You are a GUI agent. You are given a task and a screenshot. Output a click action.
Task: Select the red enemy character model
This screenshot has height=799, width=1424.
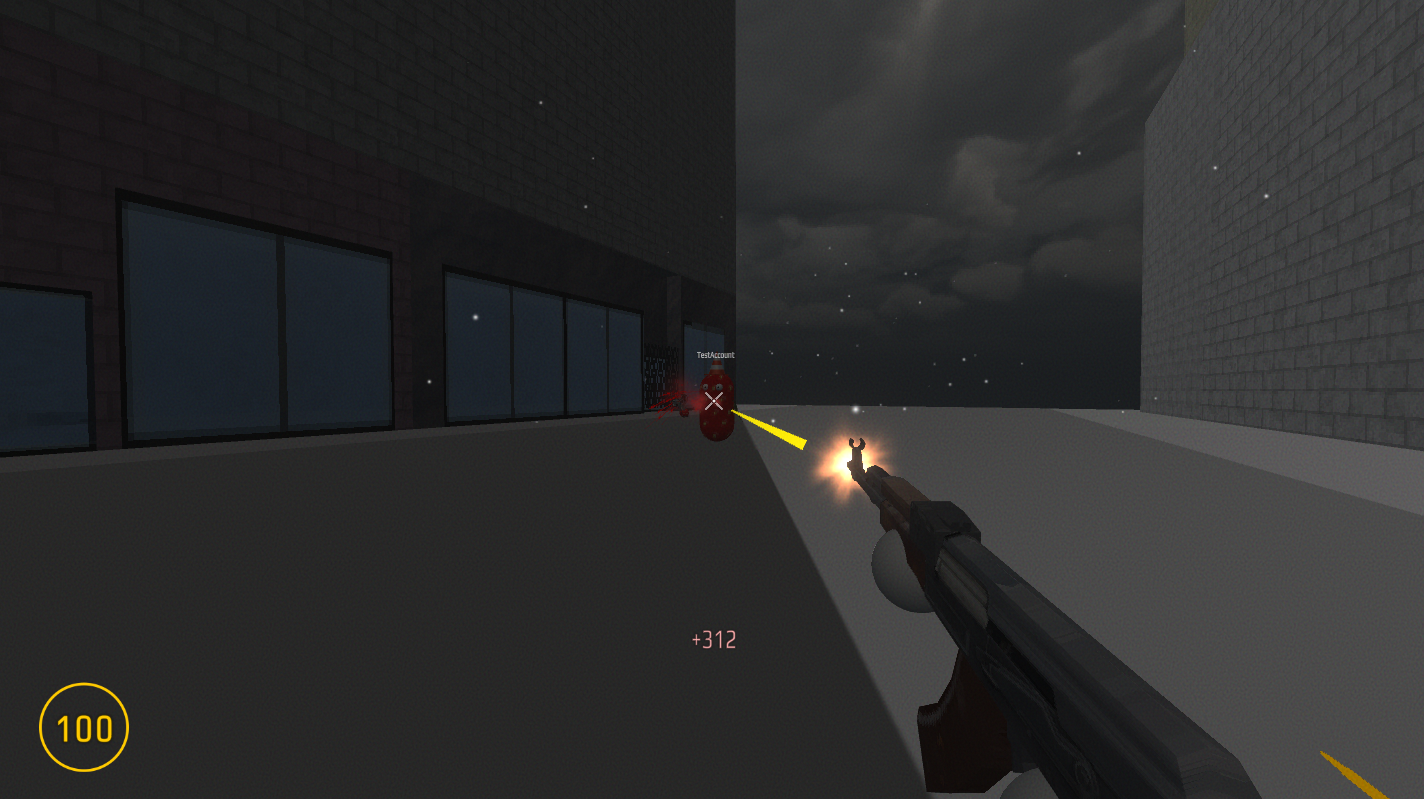pyautogui.click(x=716, y=420)
